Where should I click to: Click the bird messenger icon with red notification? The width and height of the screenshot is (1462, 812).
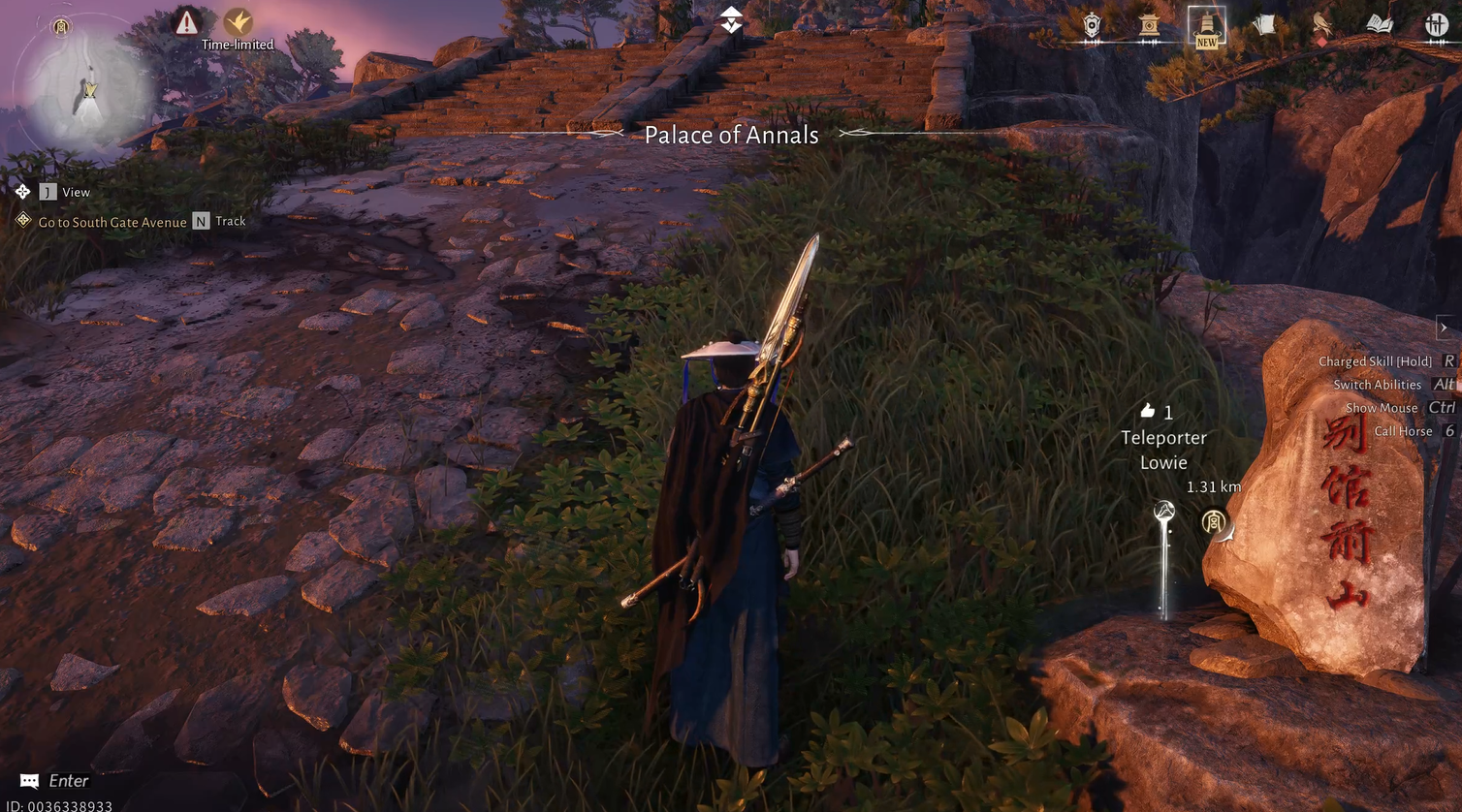pyautogui.click(x=1319, y=26)
